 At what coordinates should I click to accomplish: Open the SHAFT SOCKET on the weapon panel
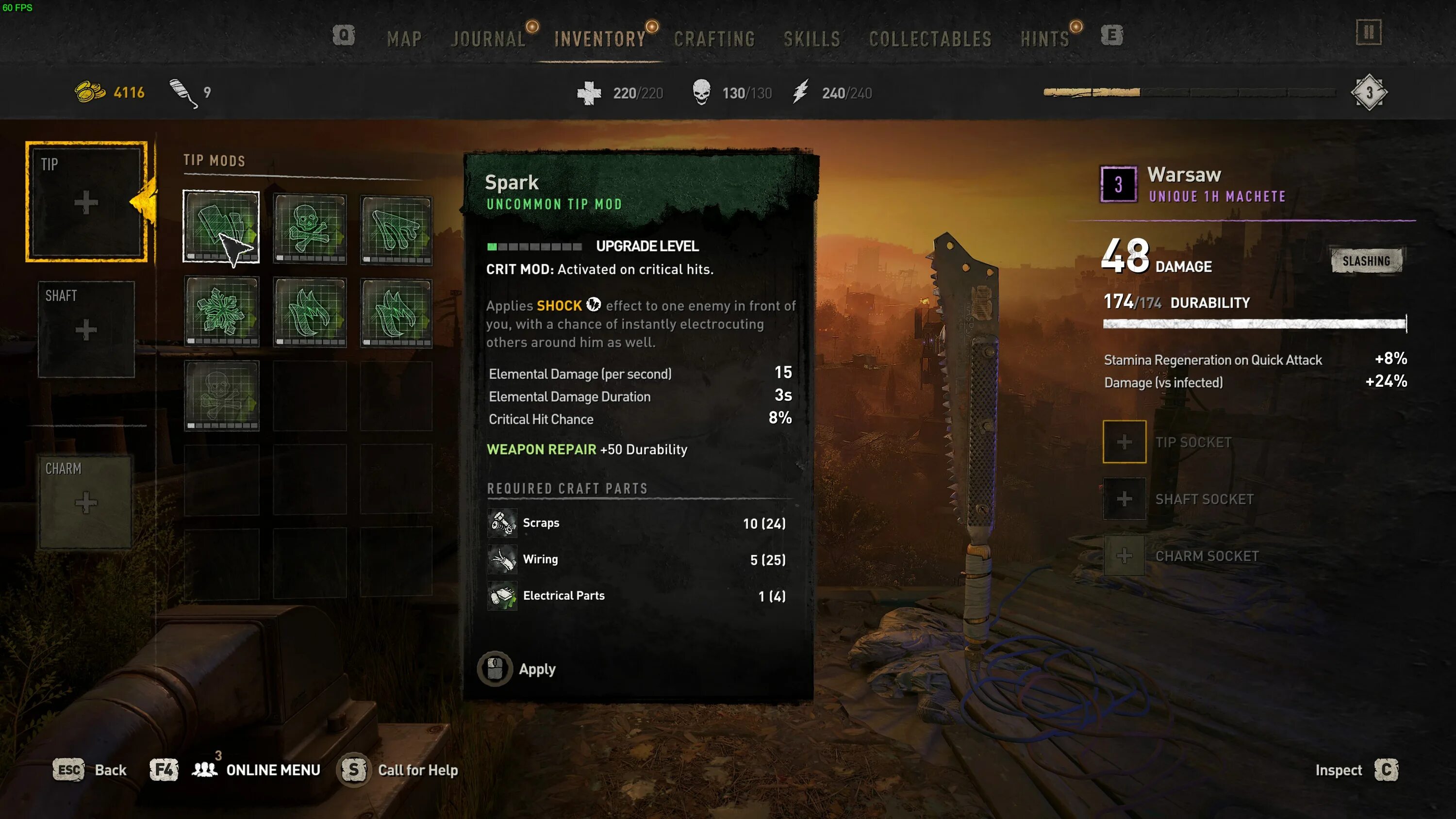[x=1124, y=499]
